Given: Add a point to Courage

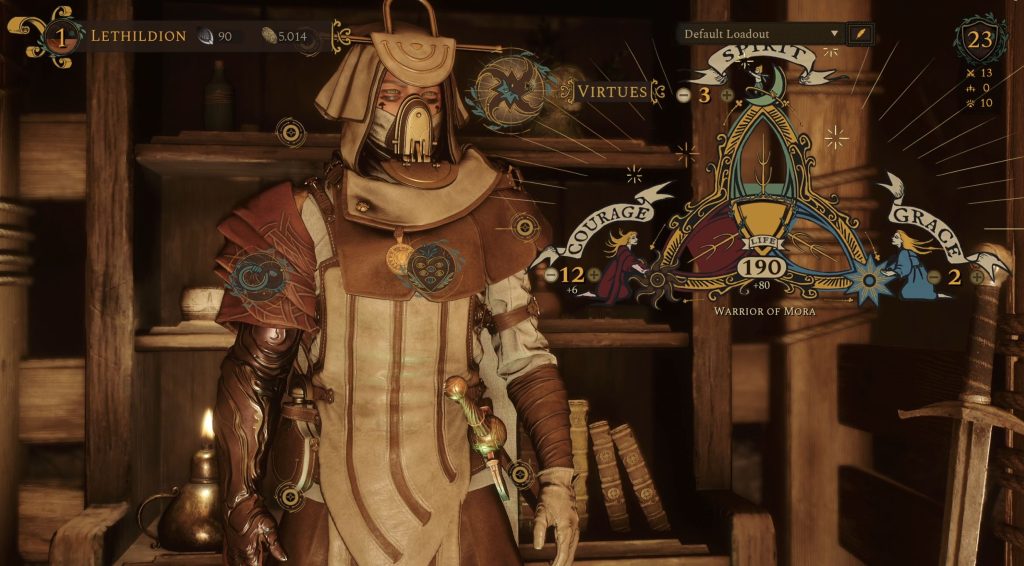Looking at the screenshot, I should pyautogui.click(x=595, y=274).
